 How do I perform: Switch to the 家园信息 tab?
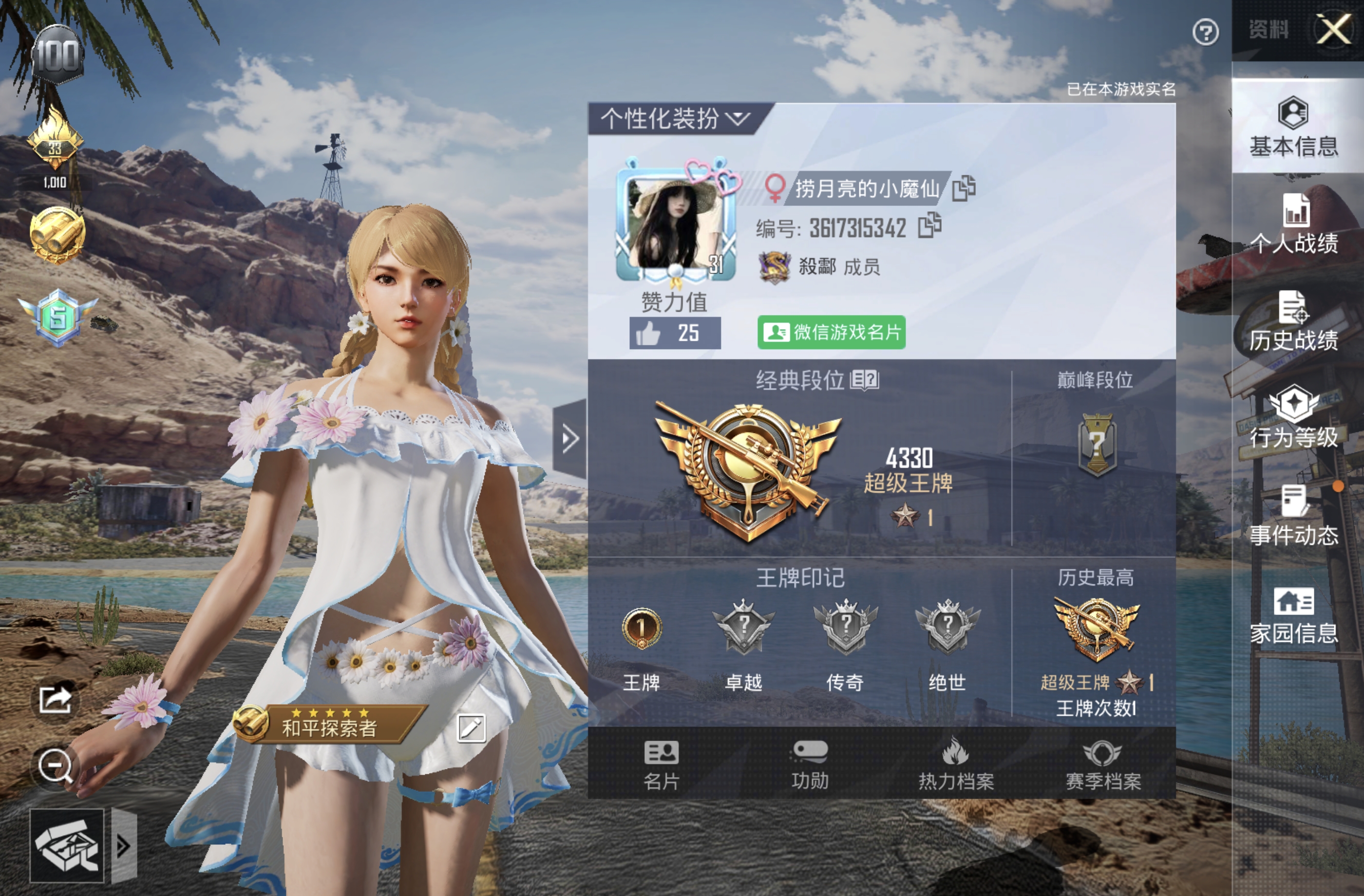1293,616
